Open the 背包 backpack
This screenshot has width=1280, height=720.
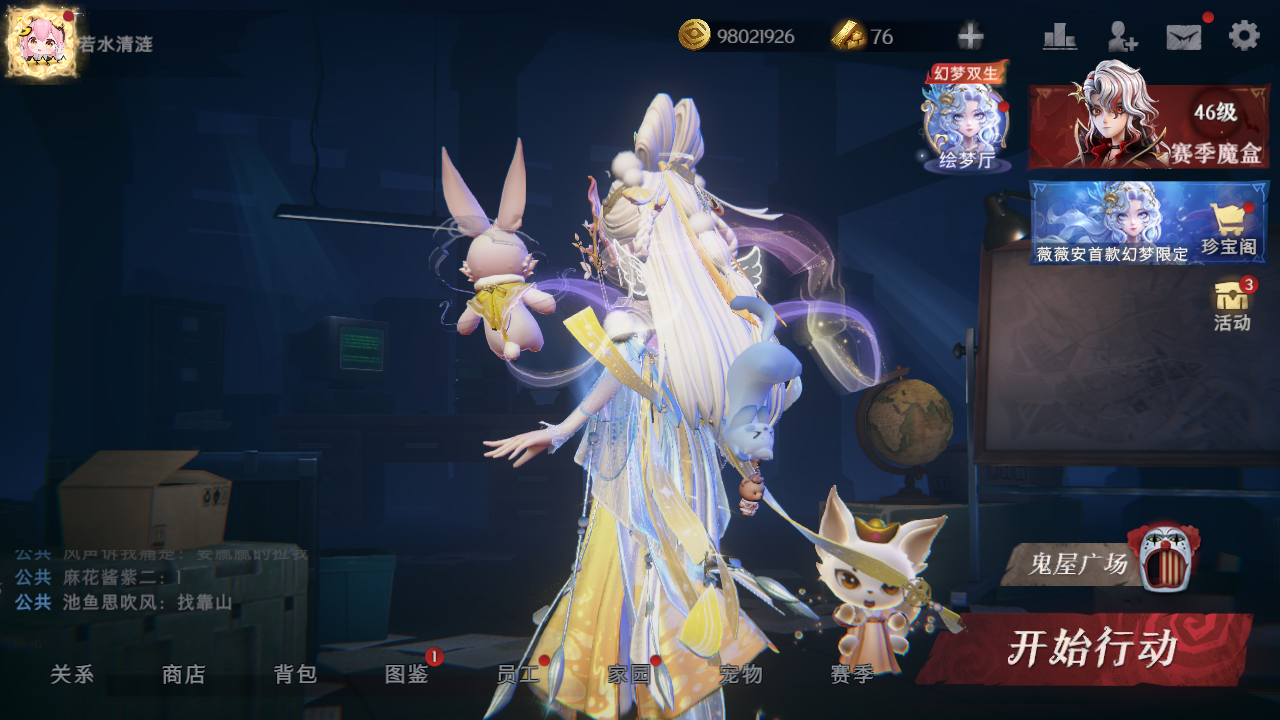coord(296,675)
